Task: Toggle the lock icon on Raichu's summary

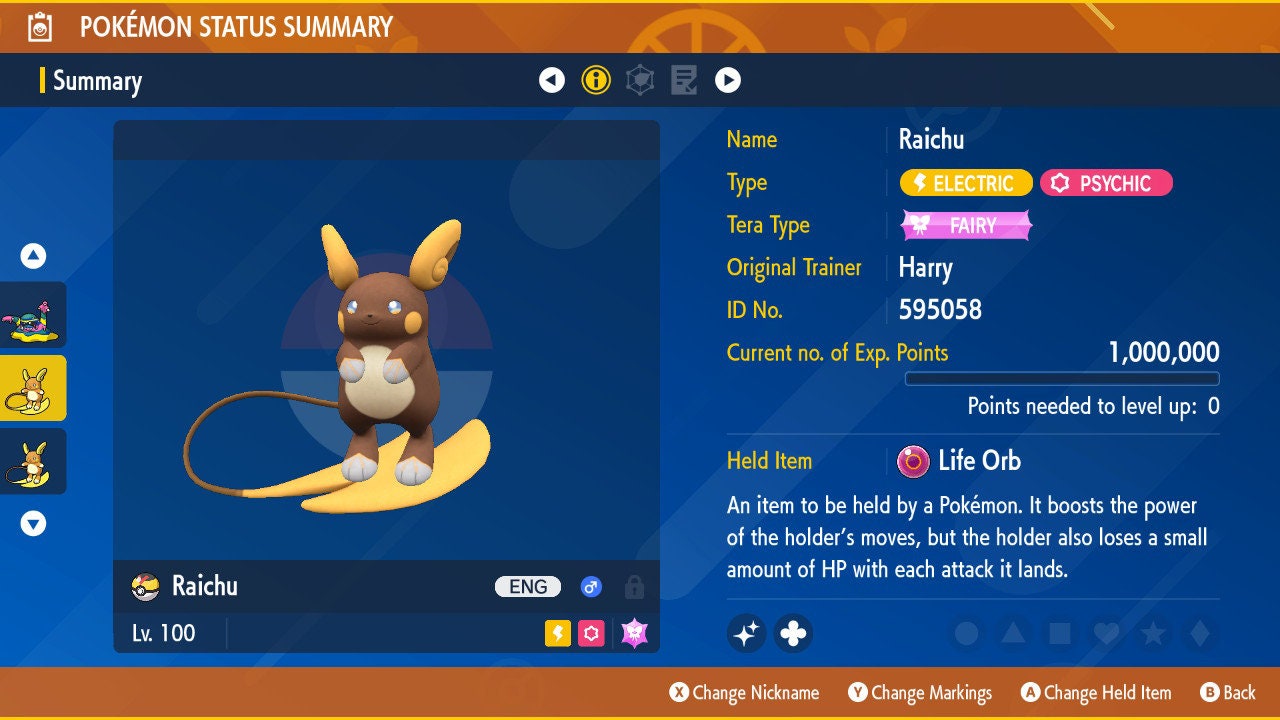Action: pyautogui.click(x=636, y=587)
